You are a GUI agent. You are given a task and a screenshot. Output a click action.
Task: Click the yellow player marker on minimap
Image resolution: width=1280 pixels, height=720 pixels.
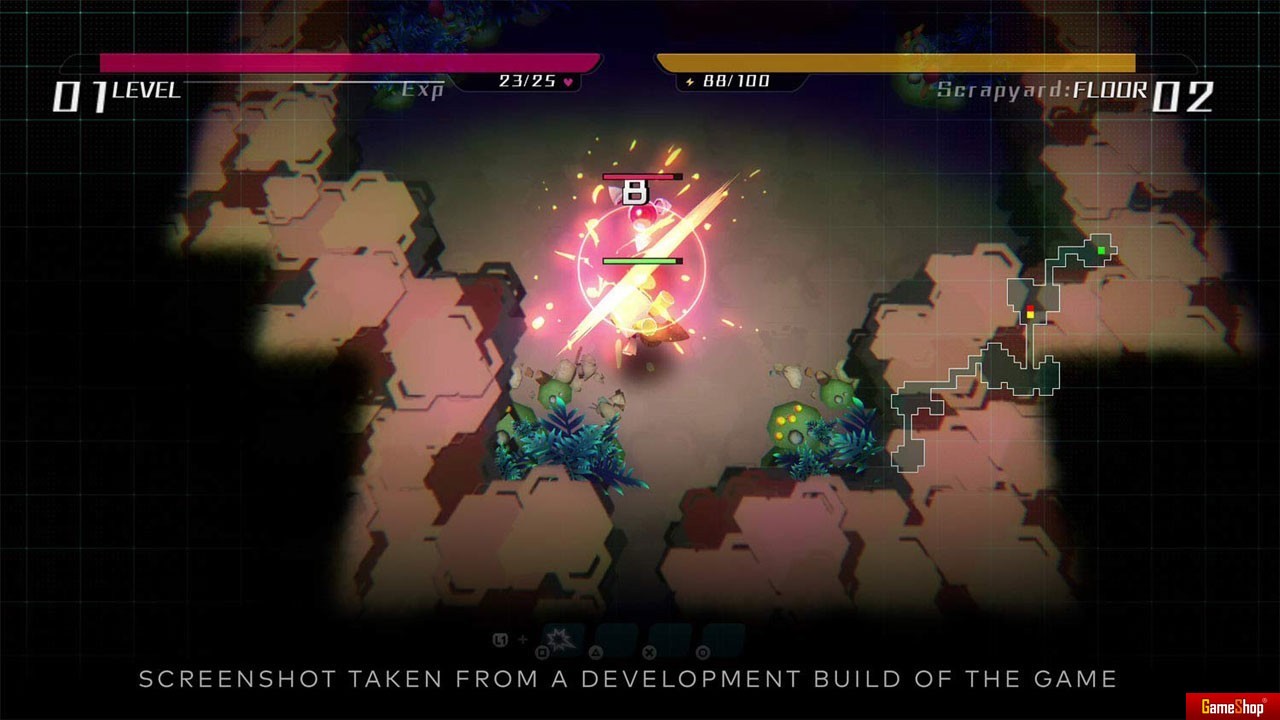[x=1030, y=315]
